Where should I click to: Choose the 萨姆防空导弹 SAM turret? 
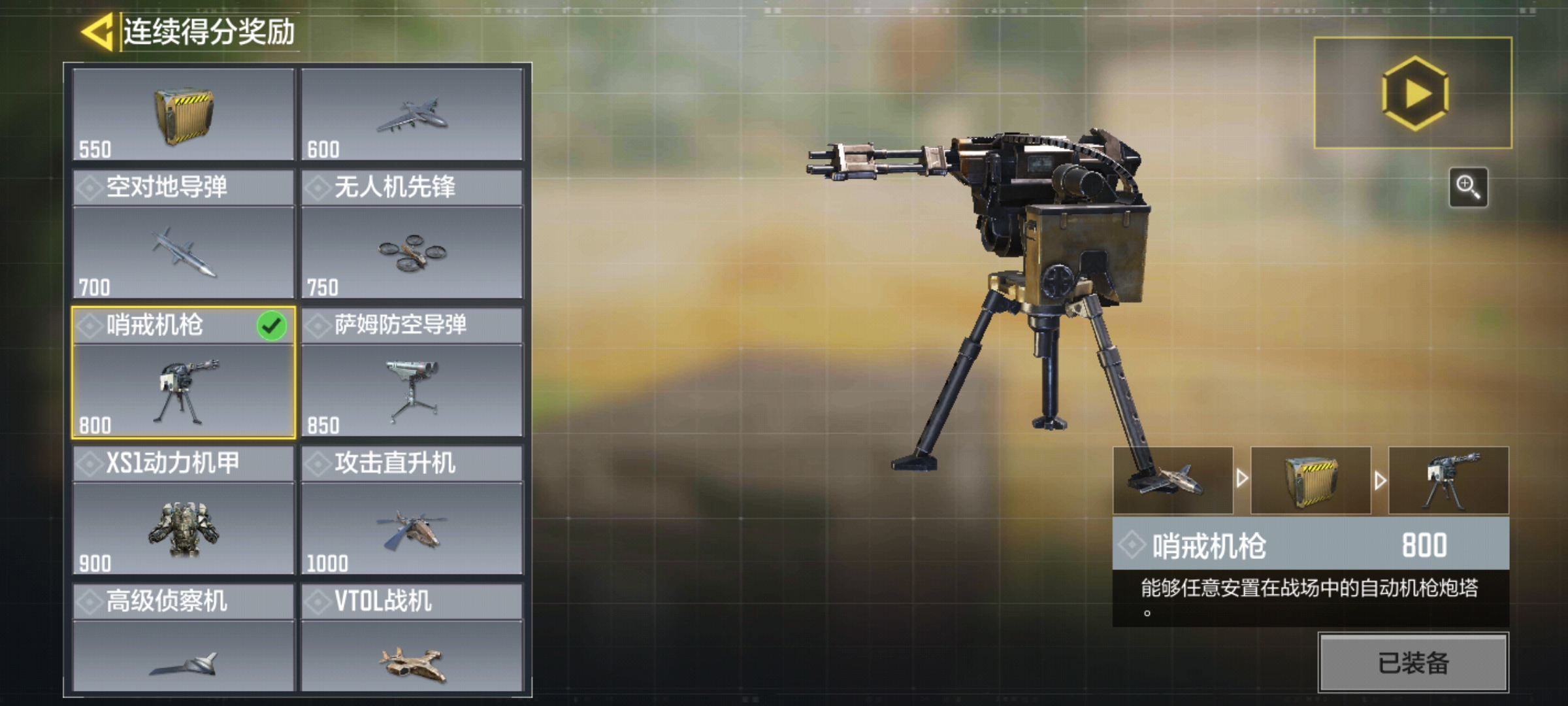point(412,373)
